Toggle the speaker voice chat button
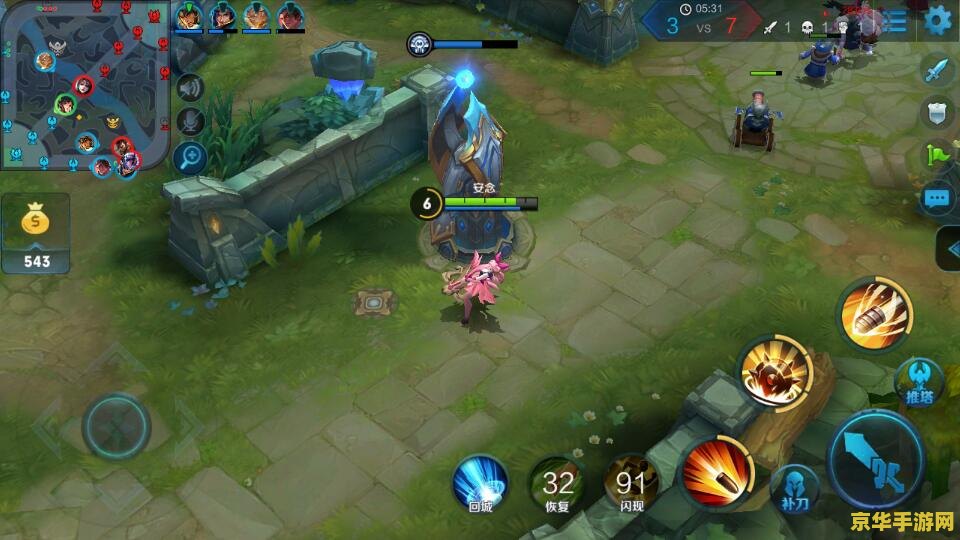Screen dimensions: 960x540 pos(189,88)
